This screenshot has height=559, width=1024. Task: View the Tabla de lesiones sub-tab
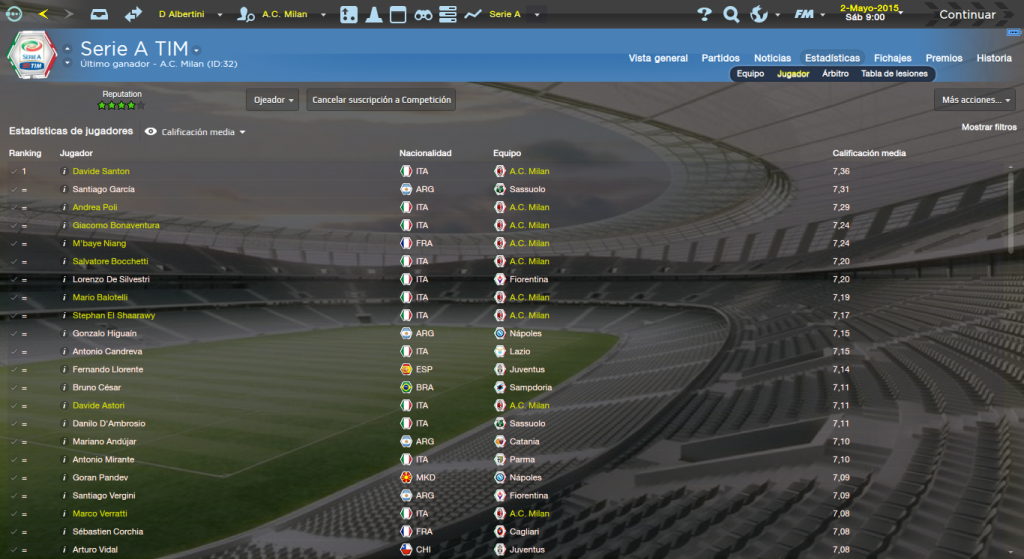(894, 74)
